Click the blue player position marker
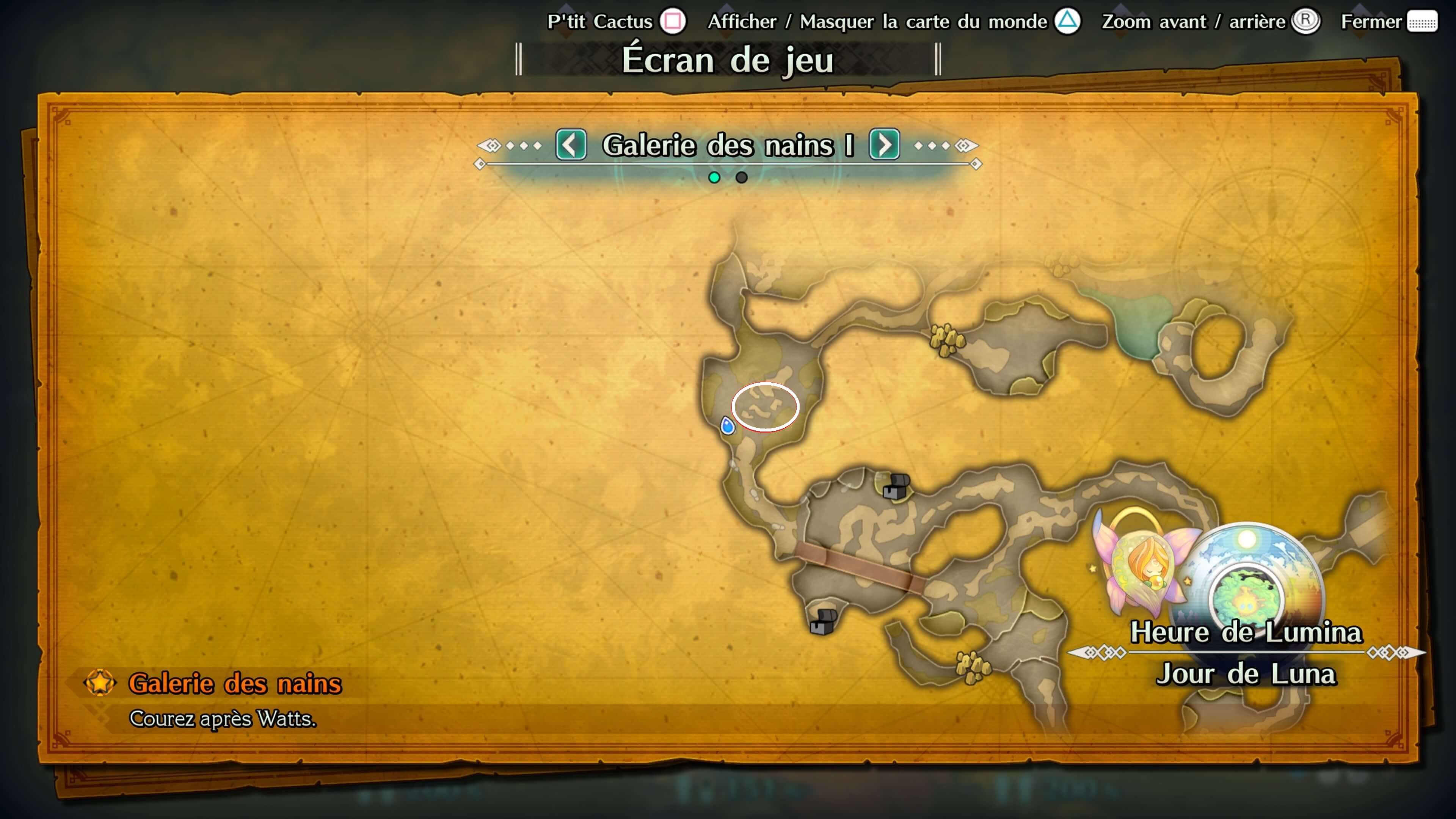The height and width of the screenshot is (819, 1456). point(728,425)
